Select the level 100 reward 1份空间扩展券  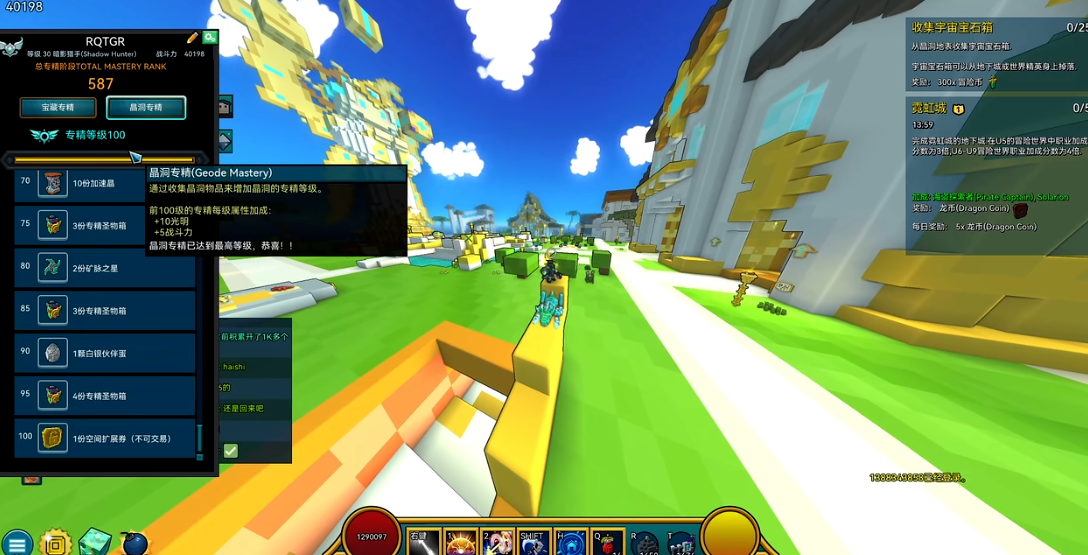pyautogui.click(x=105, y=438)
